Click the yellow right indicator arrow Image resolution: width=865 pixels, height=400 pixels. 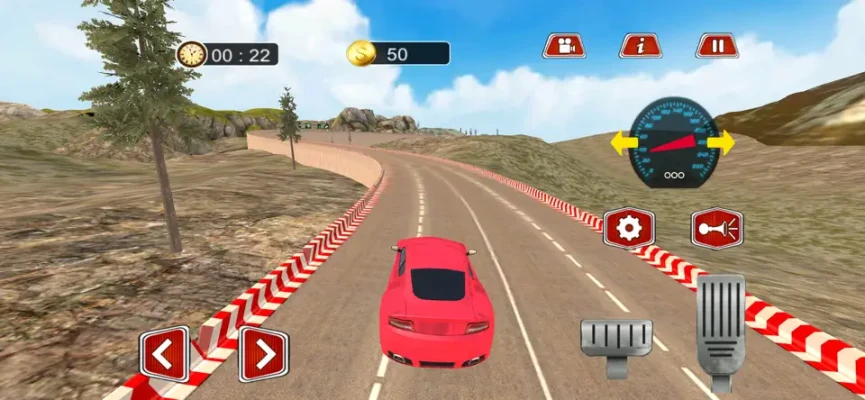tap(721, 142)
